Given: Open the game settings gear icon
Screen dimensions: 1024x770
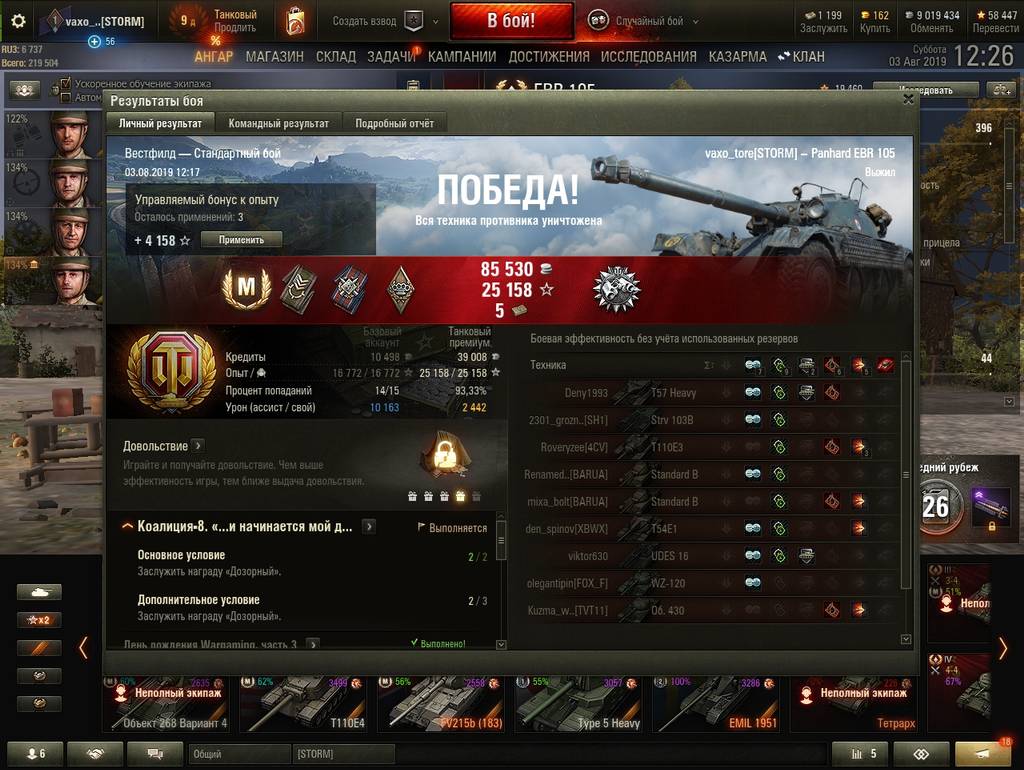Looking at the screenshot, I should pyautogui.click(x=18, y=21).
